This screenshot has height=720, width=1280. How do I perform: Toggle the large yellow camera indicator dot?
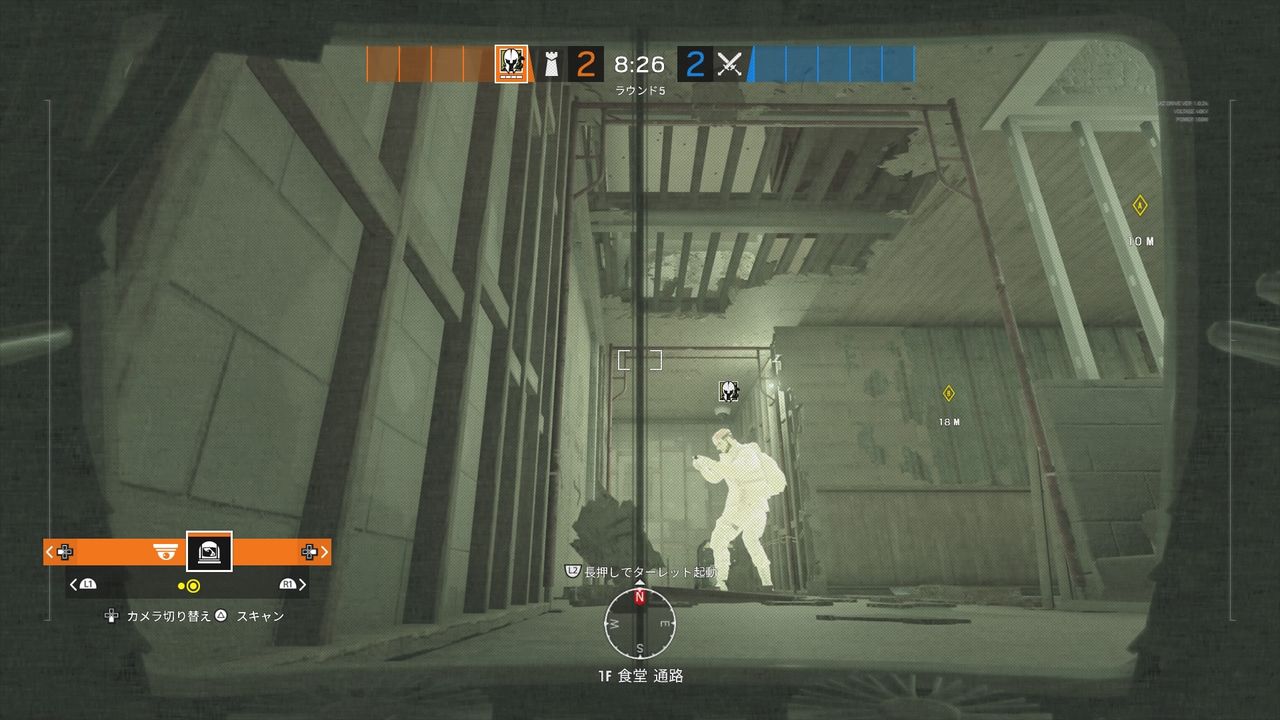coord(193,585)
